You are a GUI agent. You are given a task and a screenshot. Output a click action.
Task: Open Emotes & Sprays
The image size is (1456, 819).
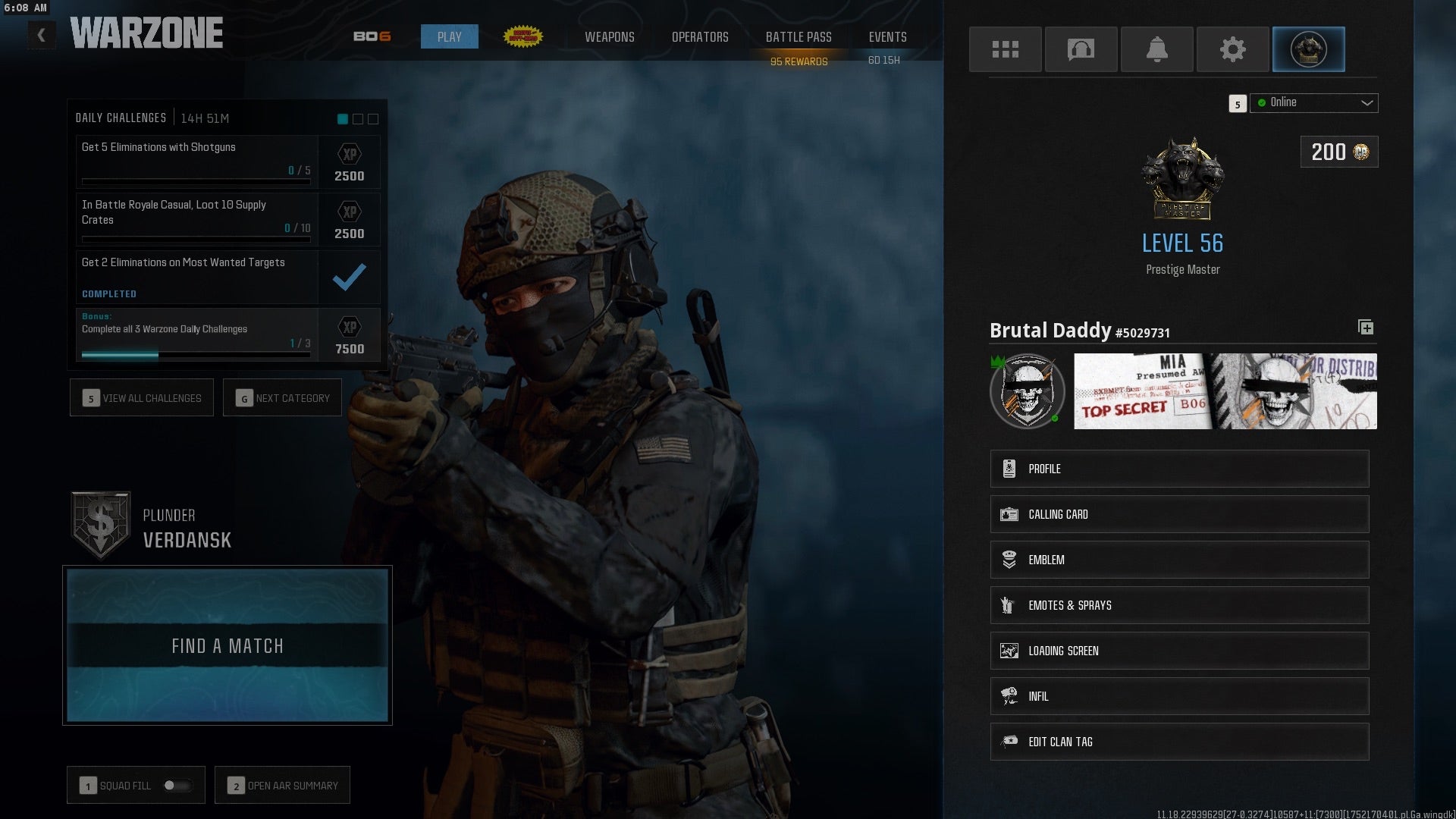(1179, 605)
